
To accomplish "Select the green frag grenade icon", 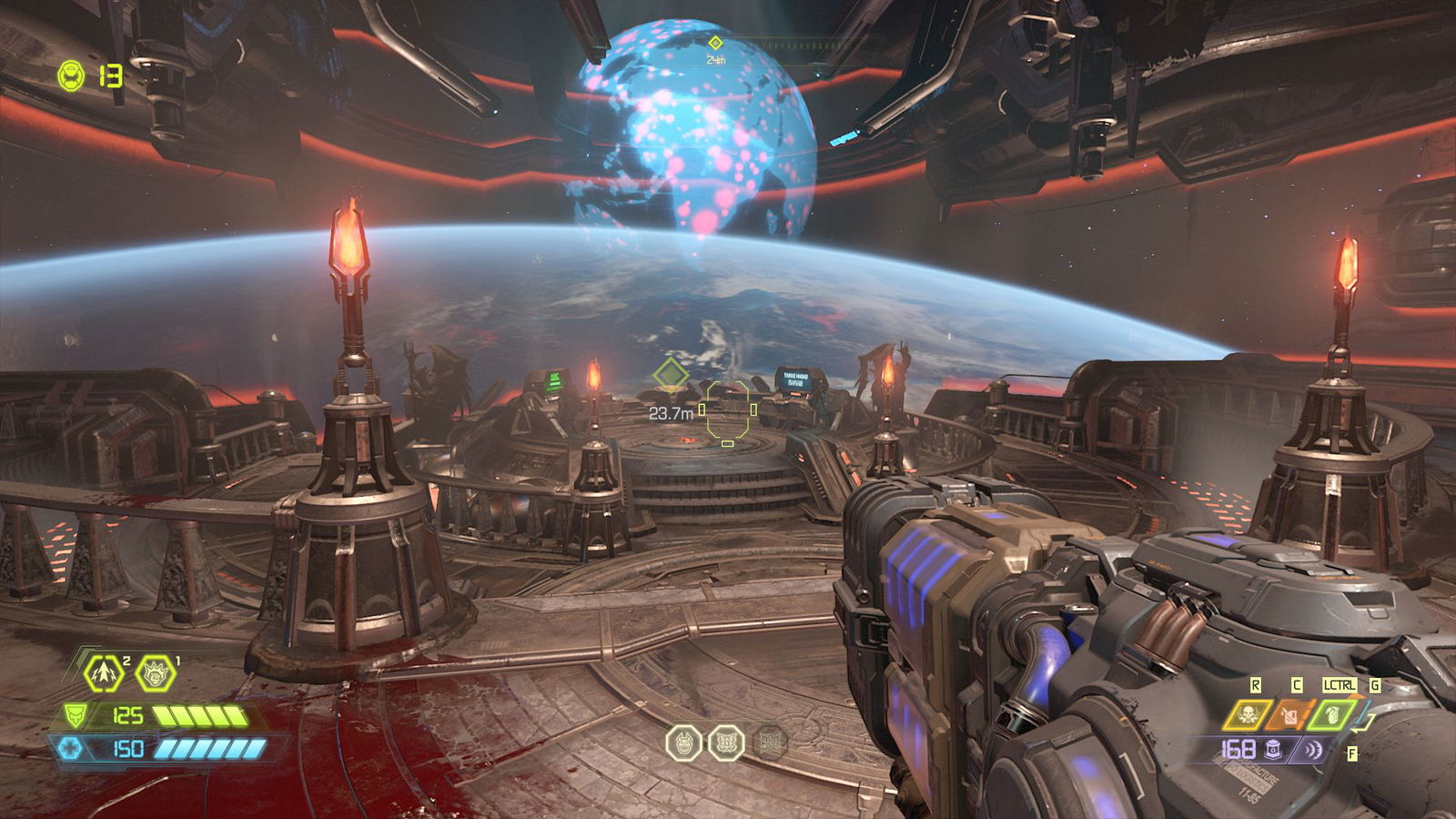I will click(x=1330, y=715).
